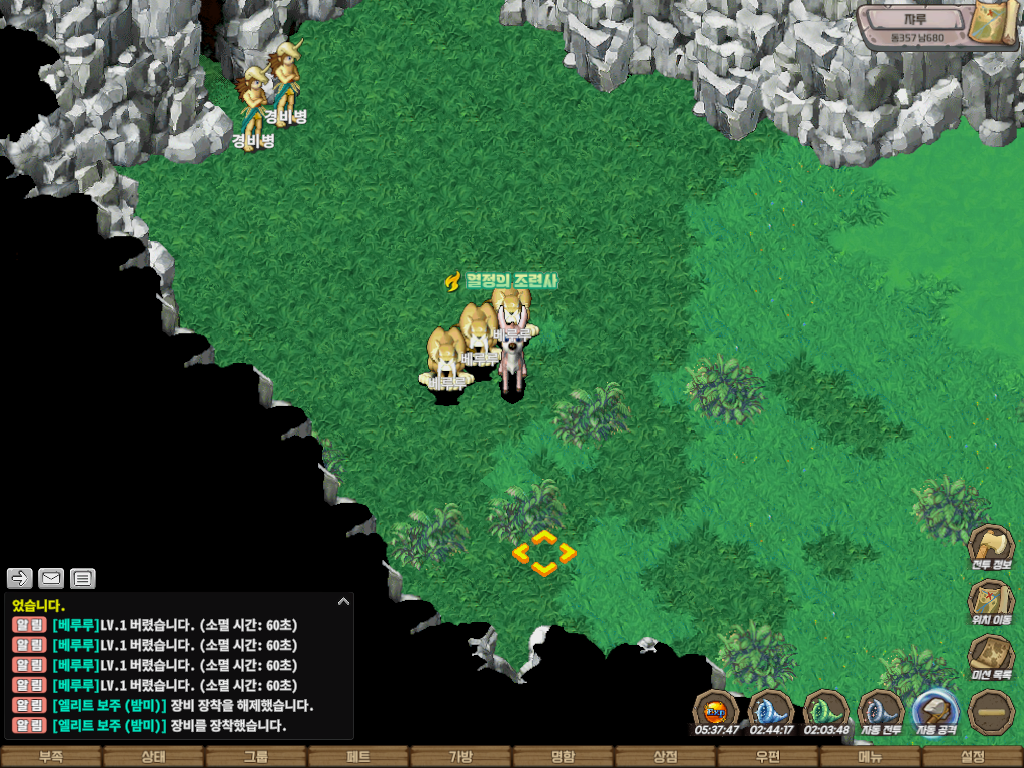
Task: Open the 페트 (pet) menu
Action: (358, 757)
